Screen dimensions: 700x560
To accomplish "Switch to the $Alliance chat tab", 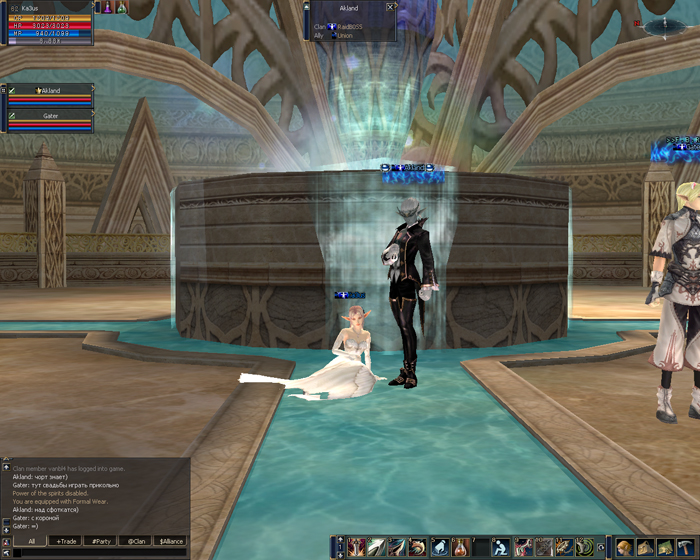I will [171, 541].
